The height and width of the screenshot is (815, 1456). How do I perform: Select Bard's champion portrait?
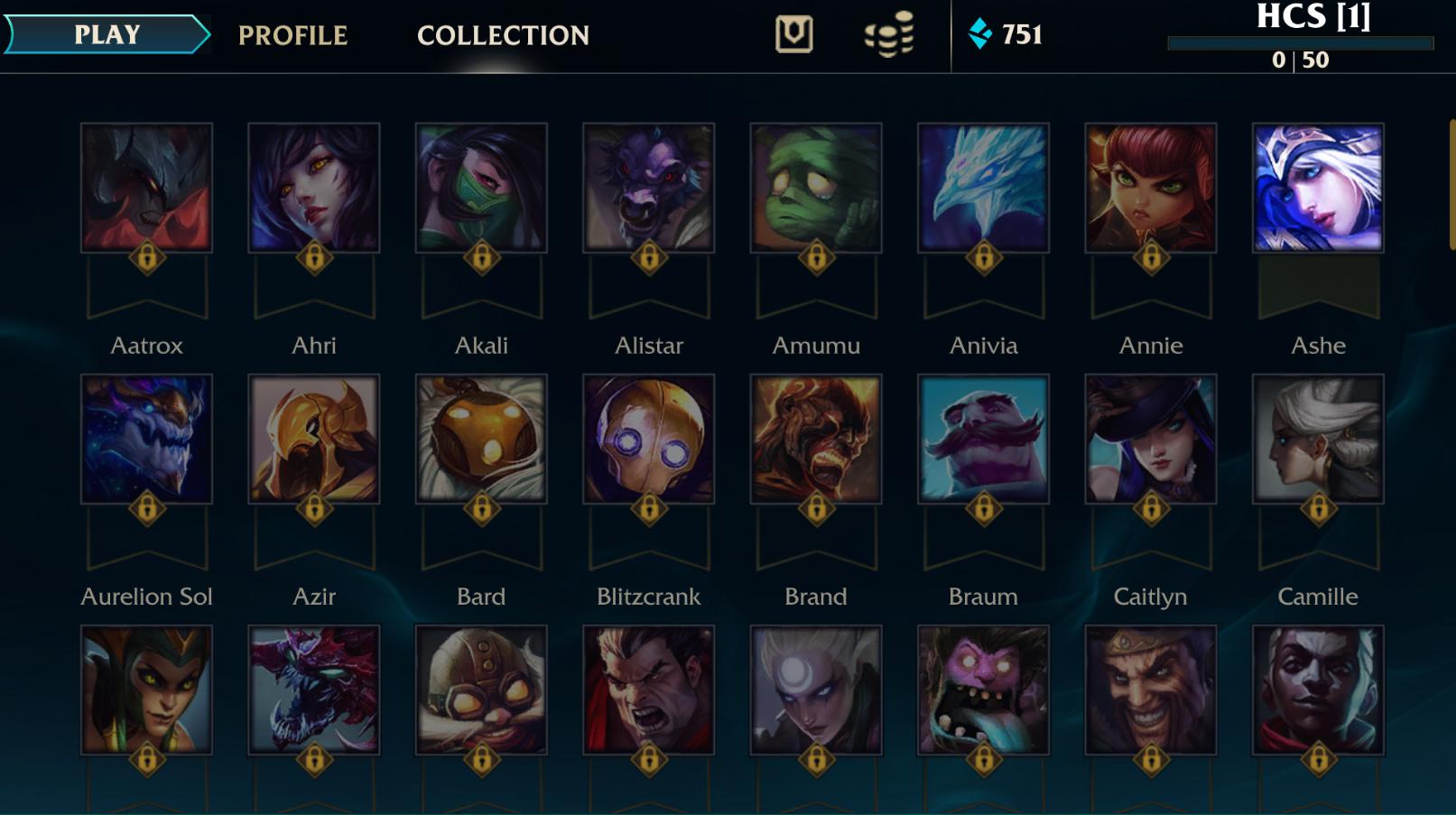click(x=481, y=438)
